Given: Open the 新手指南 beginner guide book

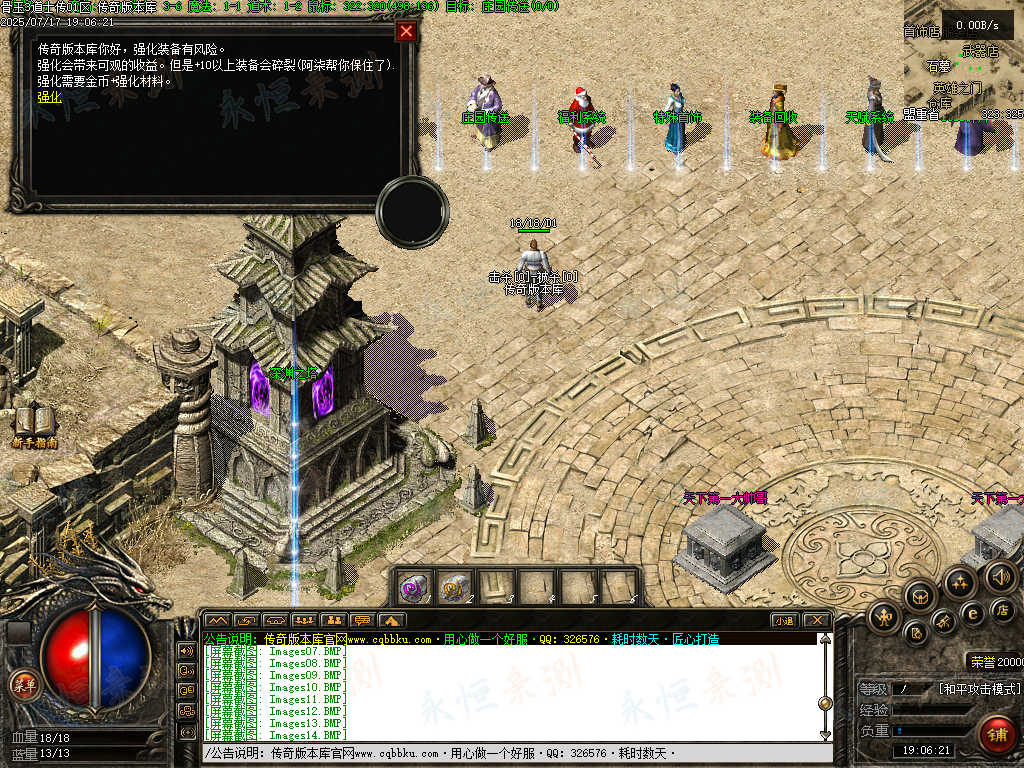Looking at the screenshot, I should point(35,424).
